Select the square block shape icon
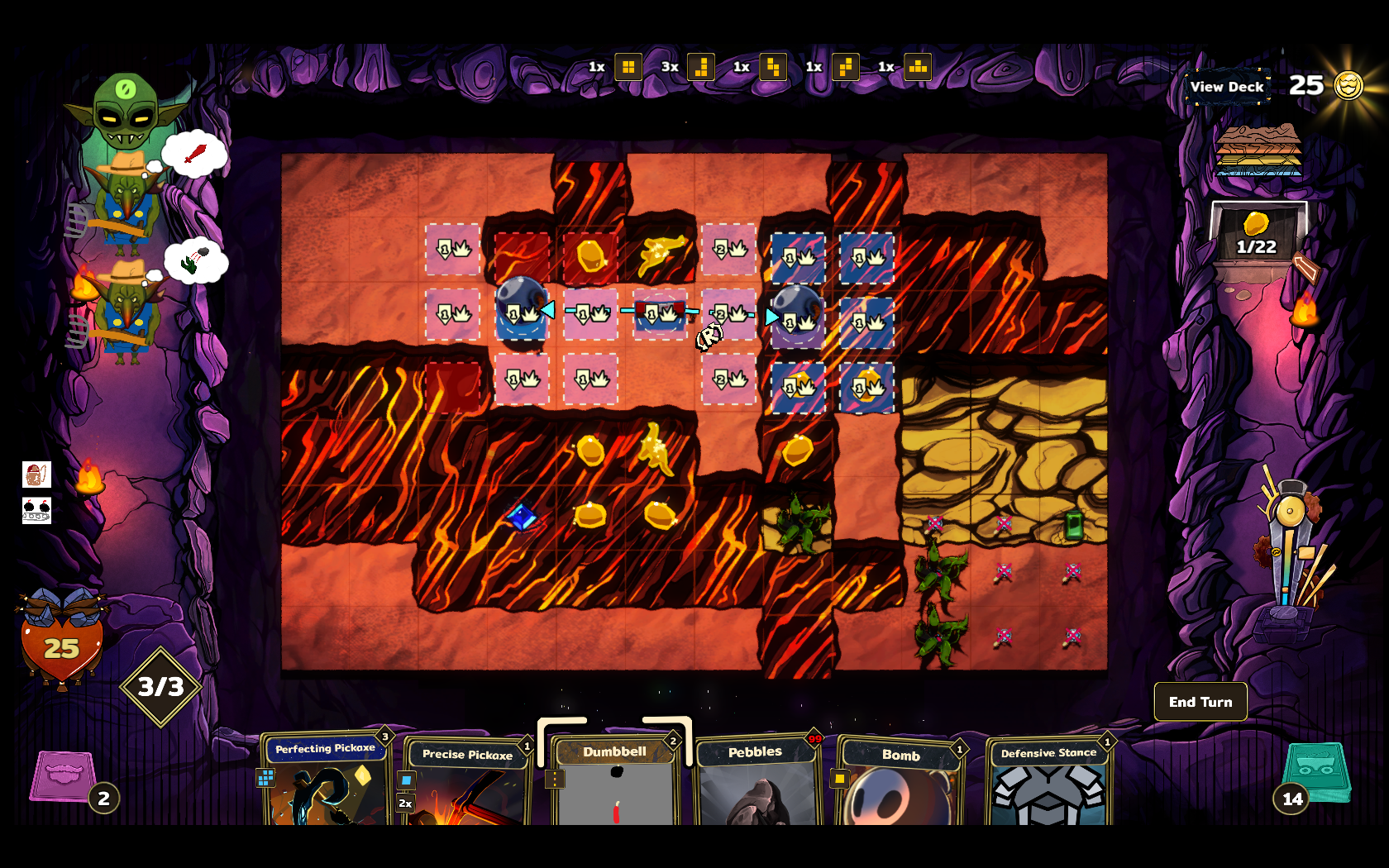 coord(628,67)
